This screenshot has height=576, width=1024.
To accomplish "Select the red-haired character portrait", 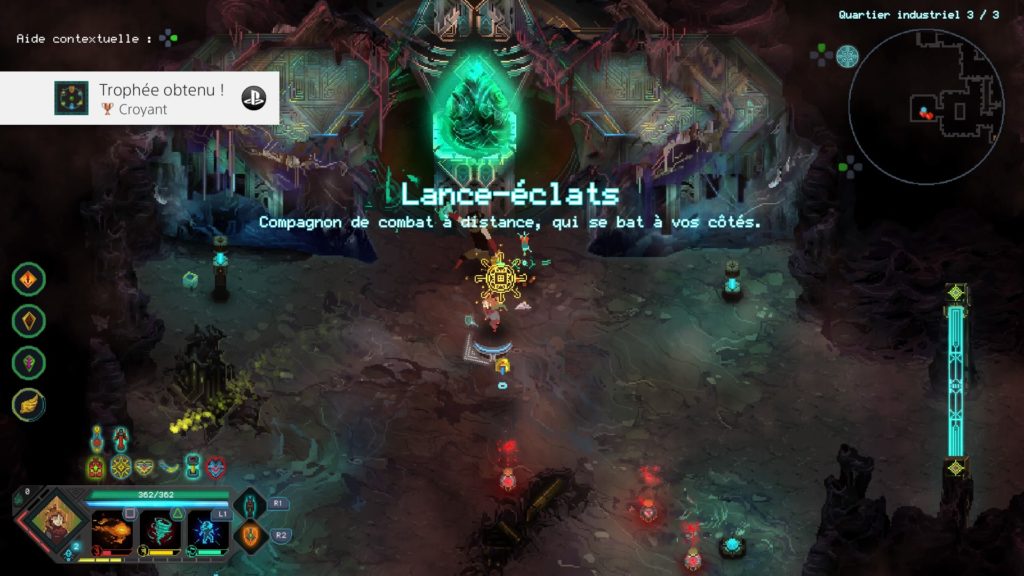I will pos(53,522).
